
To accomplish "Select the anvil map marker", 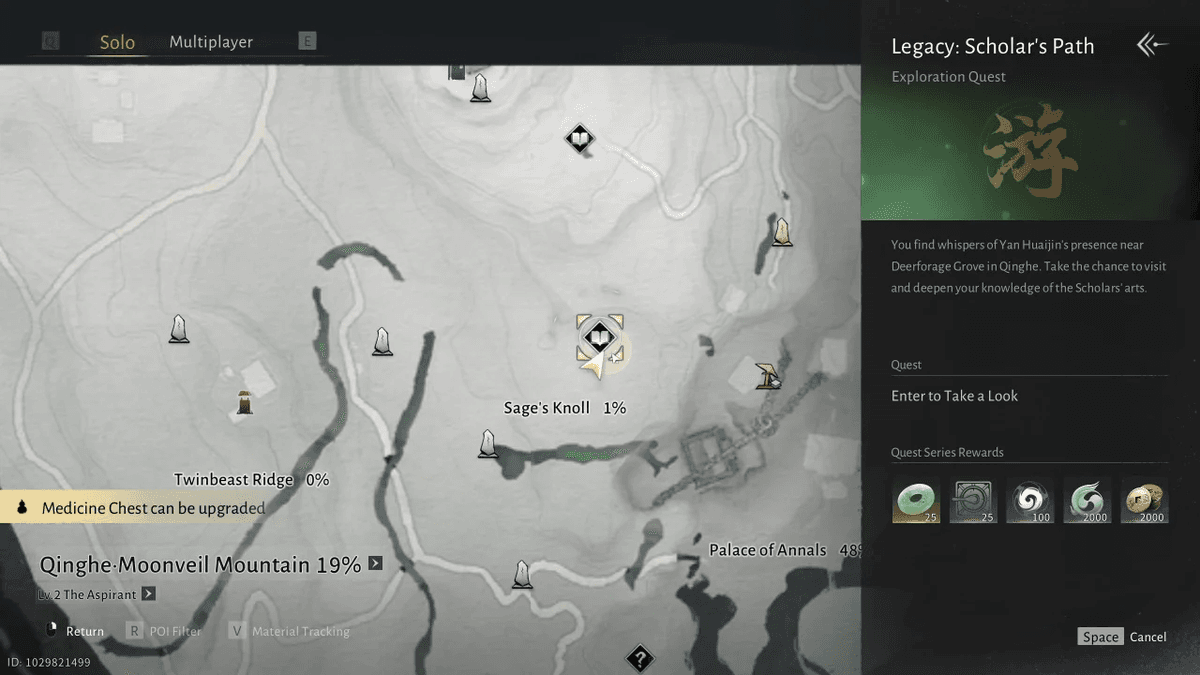I will (x=768, y=375).
